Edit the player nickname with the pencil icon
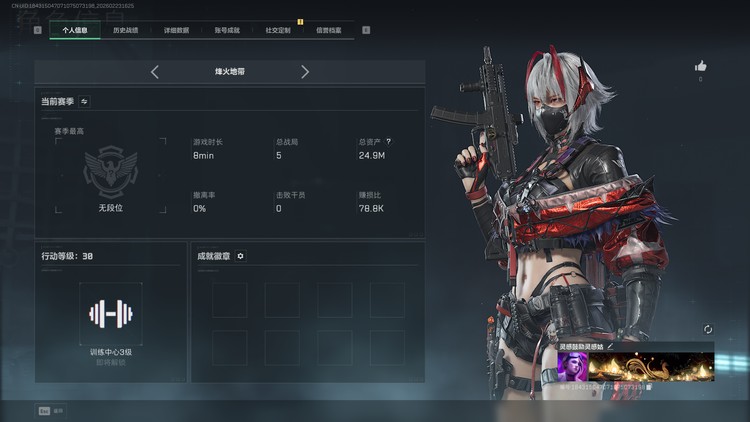Viewport: 750px width, 422px height. click(x=610, y=346)
